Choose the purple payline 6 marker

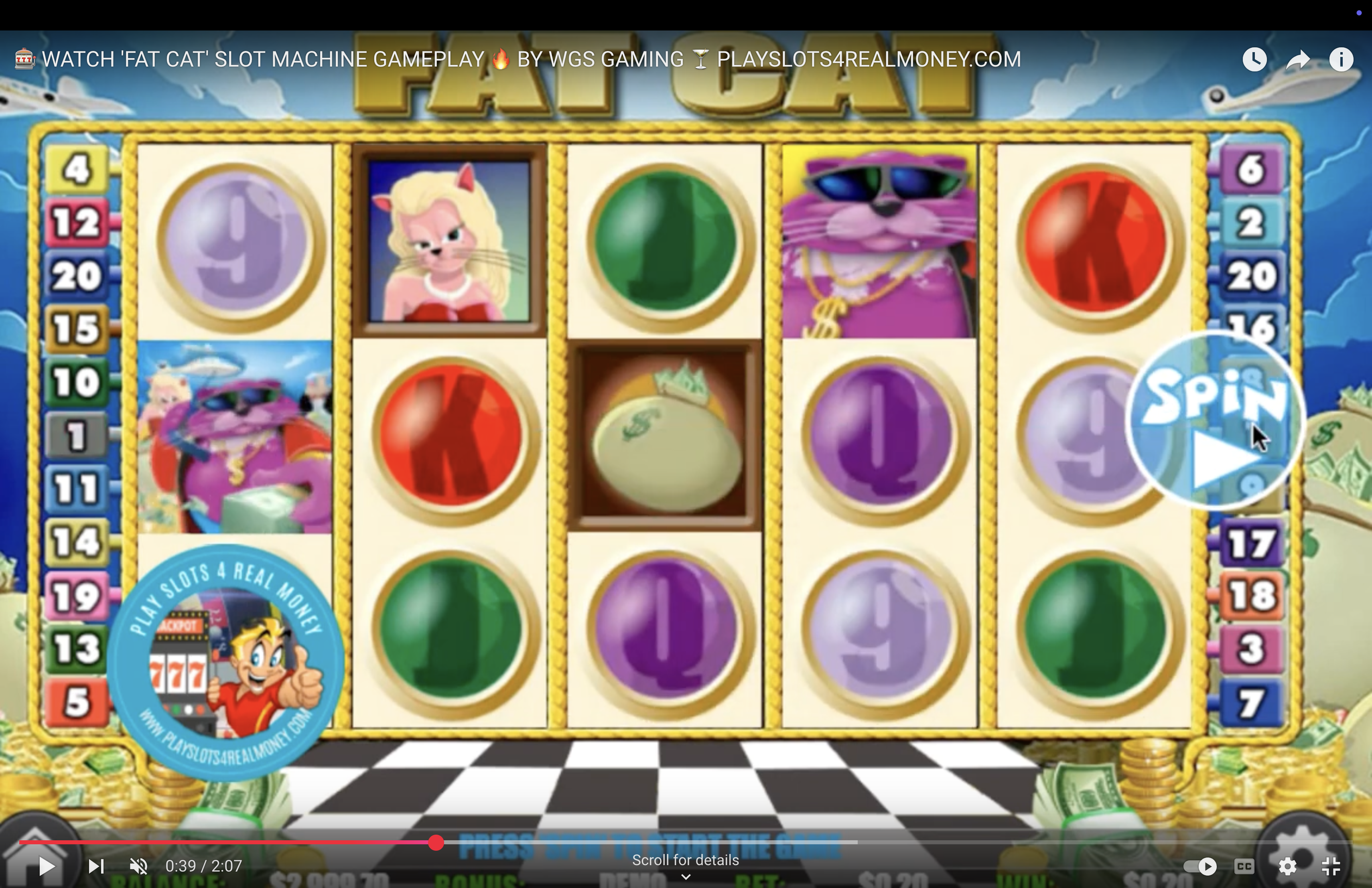pyautogui.click(x=1250, y=169)
